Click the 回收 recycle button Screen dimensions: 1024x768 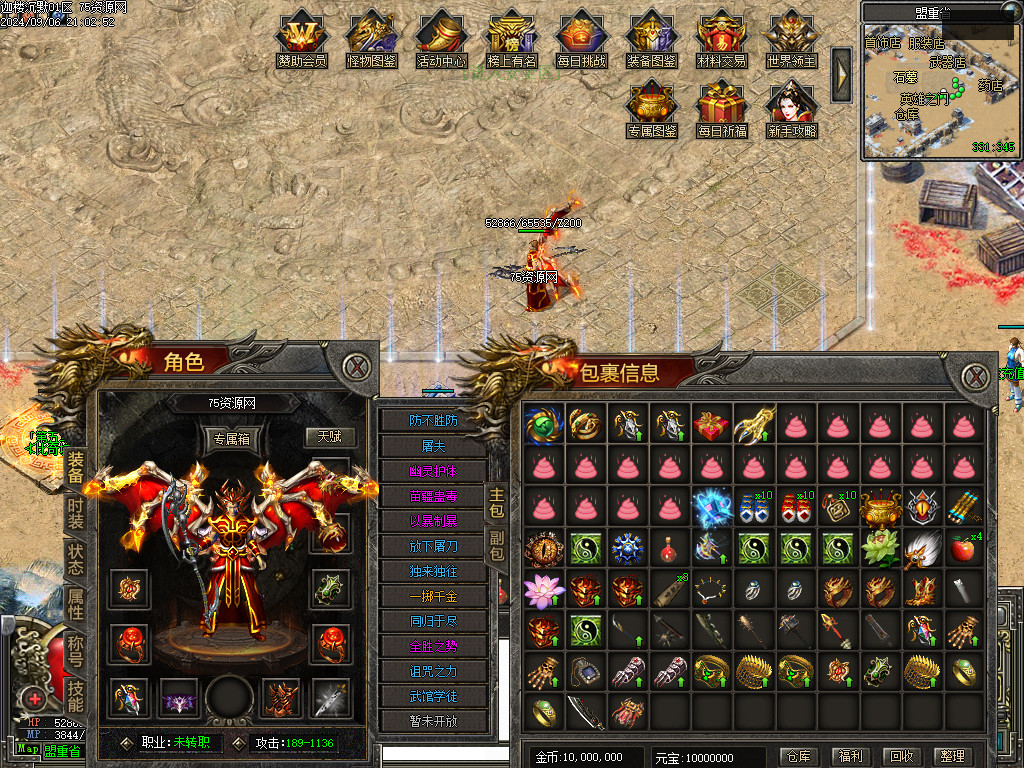[902, 757]
